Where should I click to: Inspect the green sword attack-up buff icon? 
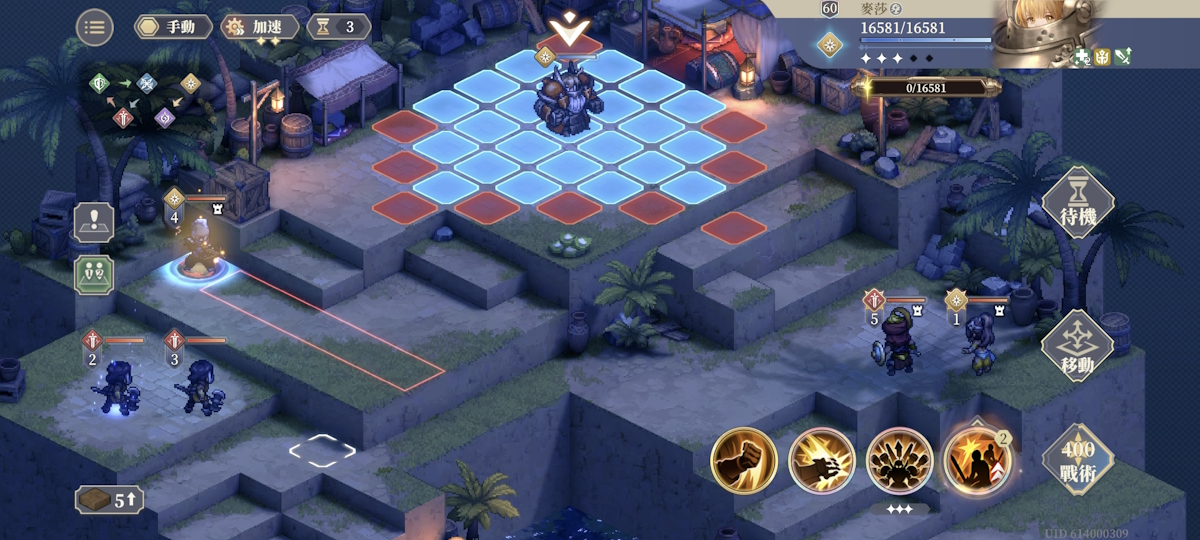1122,57
